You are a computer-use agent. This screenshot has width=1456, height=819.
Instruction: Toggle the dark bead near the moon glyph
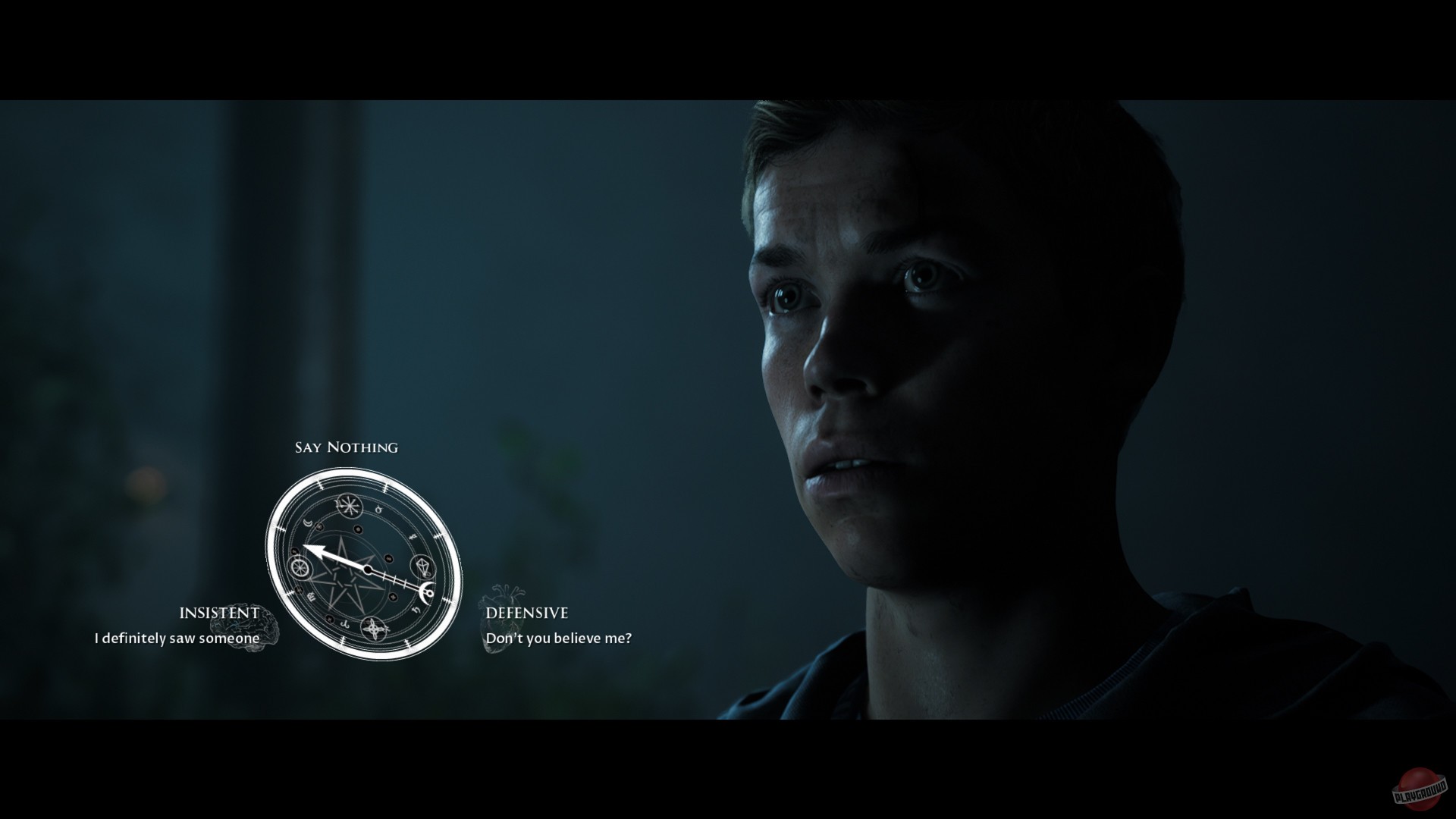pyautogui.click(x=319, y=527)
